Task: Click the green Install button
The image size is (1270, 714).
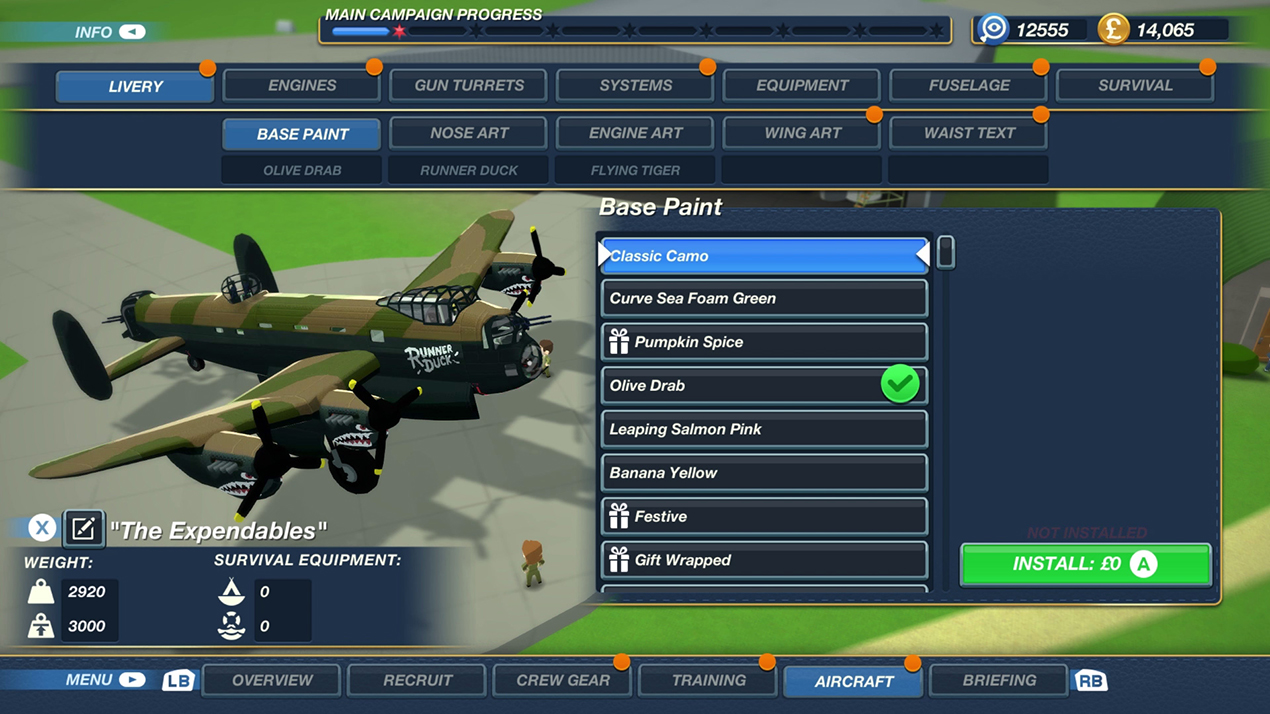Action: [1085, 564]
